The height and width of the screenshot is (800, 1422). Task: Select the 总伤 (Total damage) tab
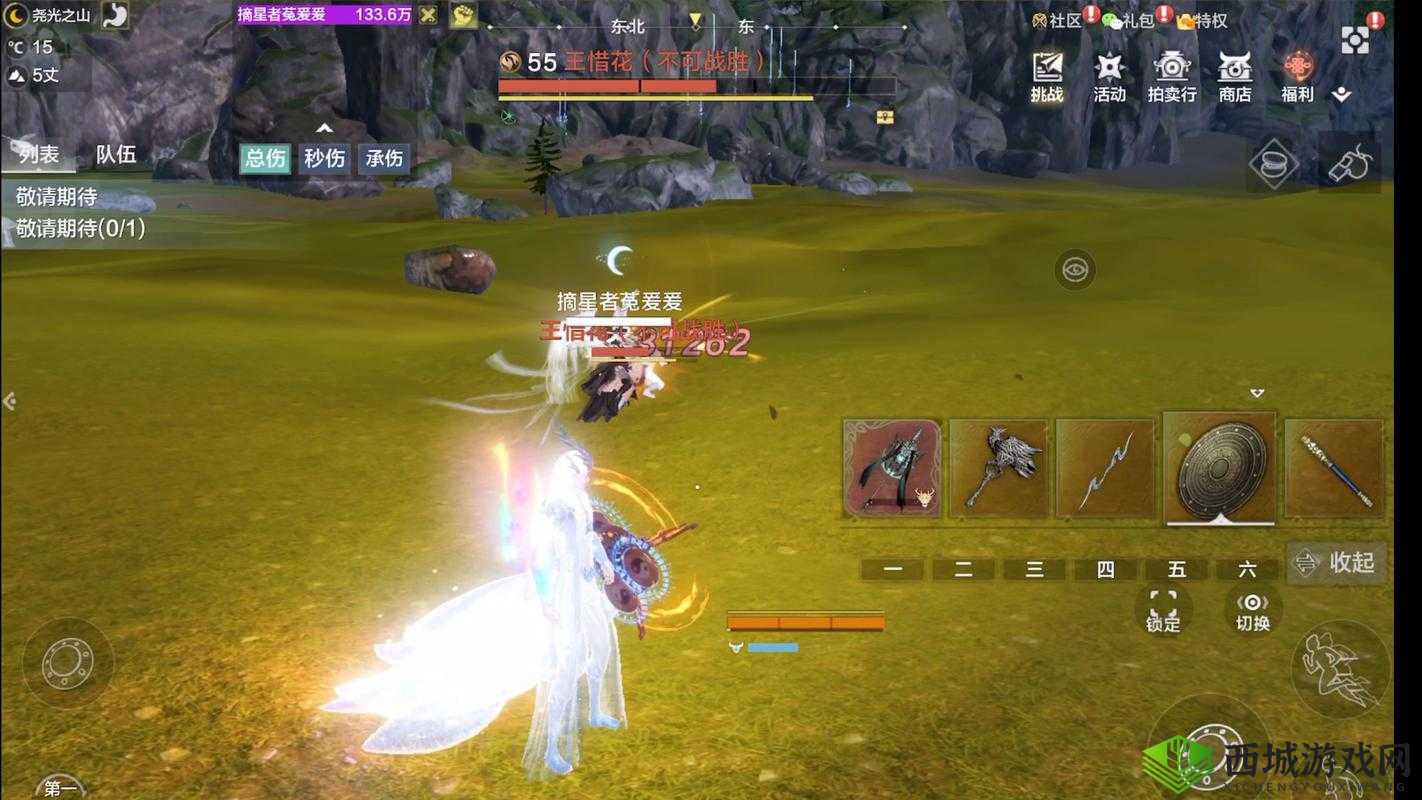pyautogui.click(x=263, y=158)
